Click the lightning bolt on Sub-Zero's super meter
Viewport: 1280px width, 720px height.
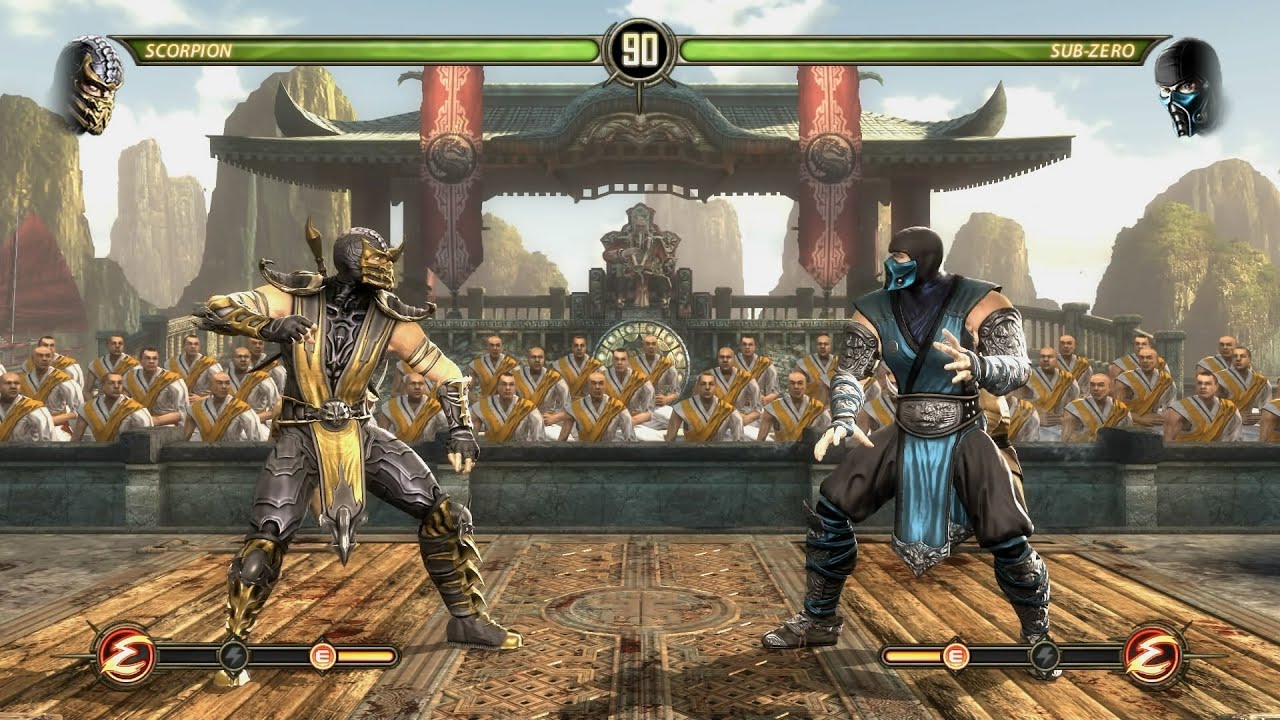(1046, 656)
